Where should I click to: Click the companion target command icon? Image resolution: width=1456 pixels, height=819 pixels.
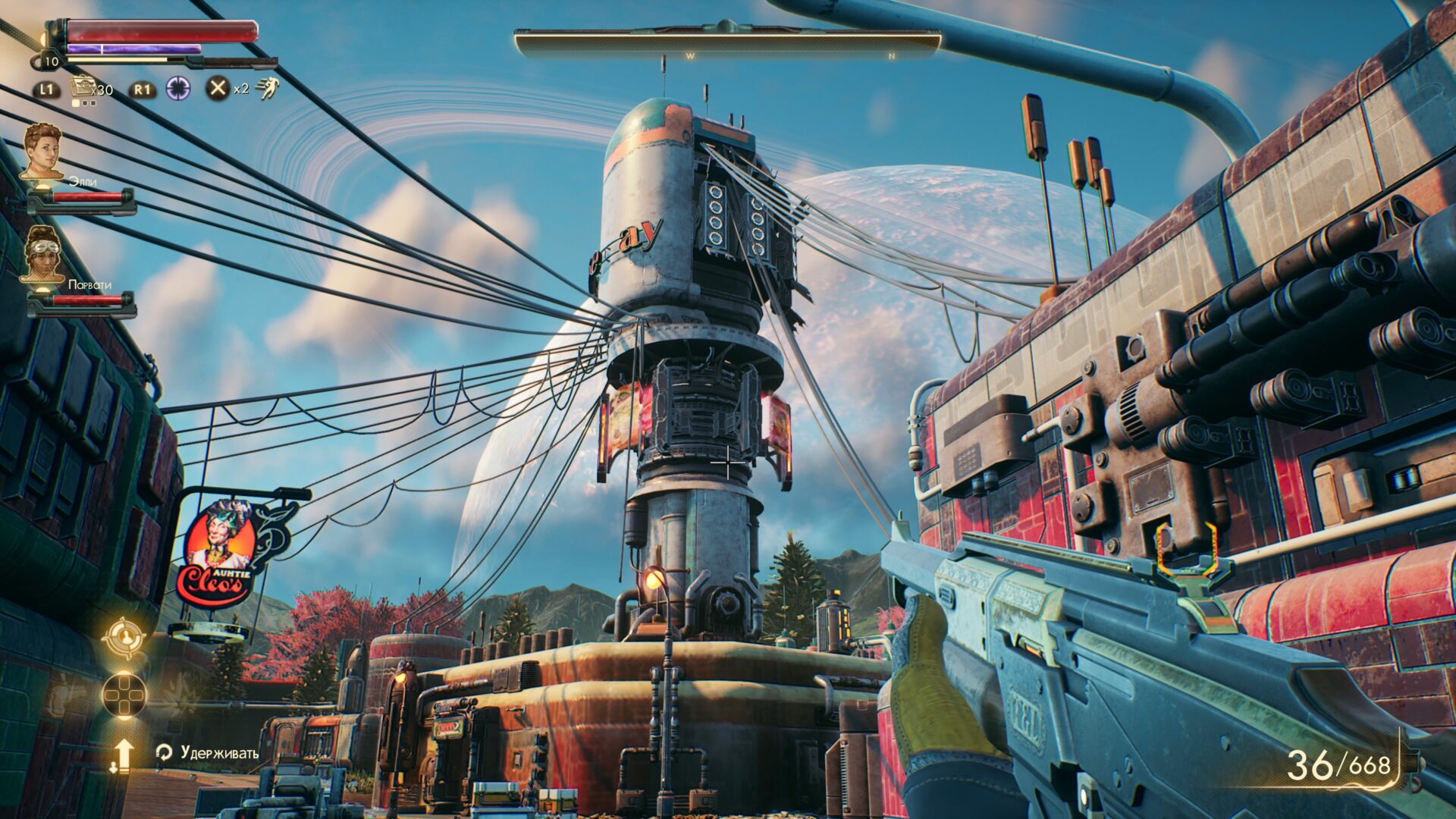click(124, 637)
